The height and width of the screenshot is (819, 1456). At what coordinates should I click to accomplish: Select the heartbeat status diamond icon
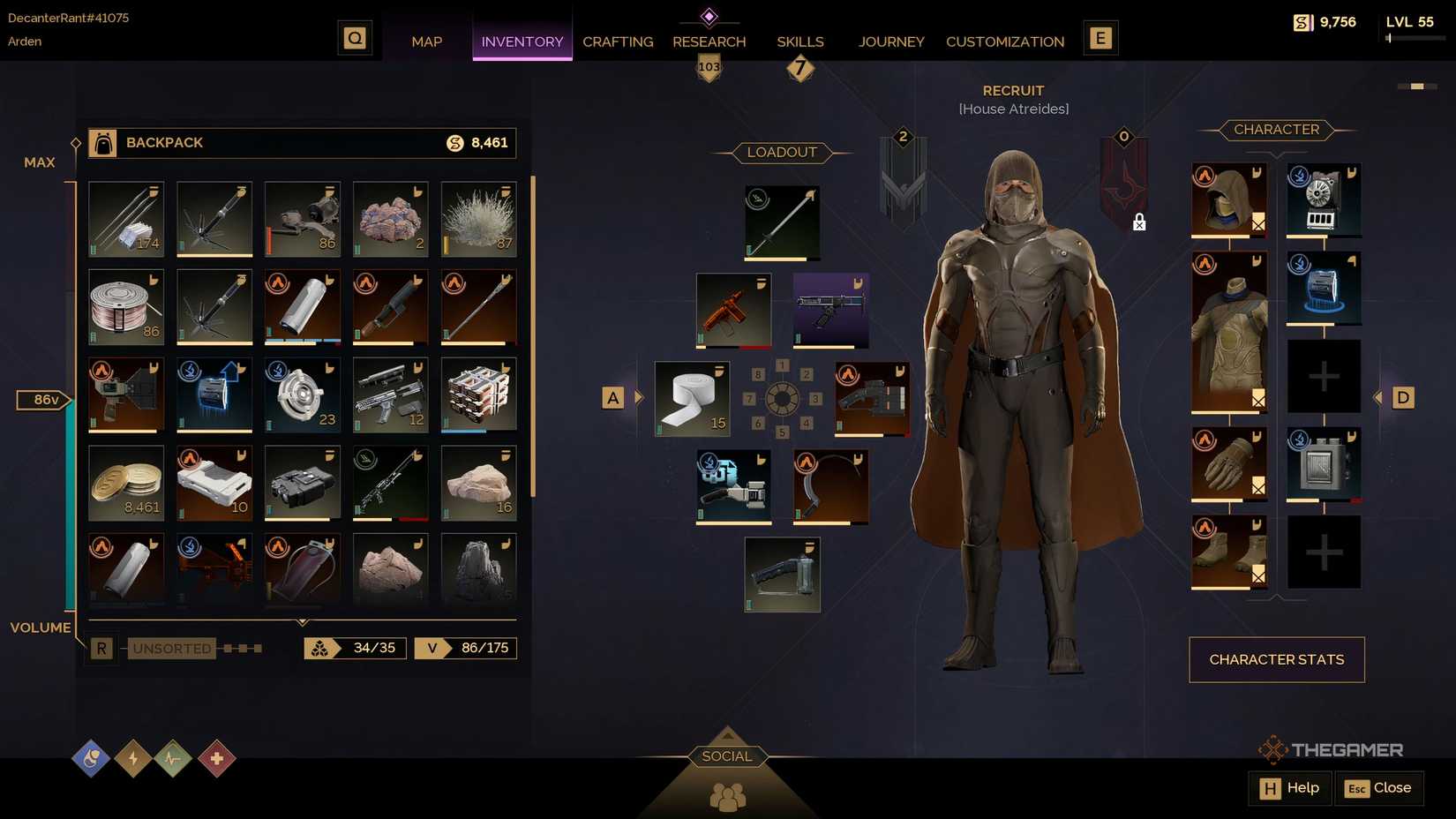tap(174, 757)
